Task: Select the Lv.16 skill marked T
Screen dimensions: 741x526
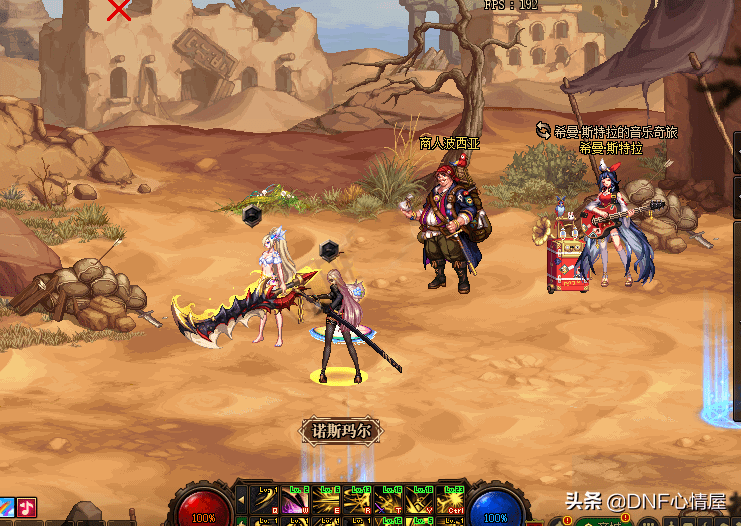Action: (389, 498)
